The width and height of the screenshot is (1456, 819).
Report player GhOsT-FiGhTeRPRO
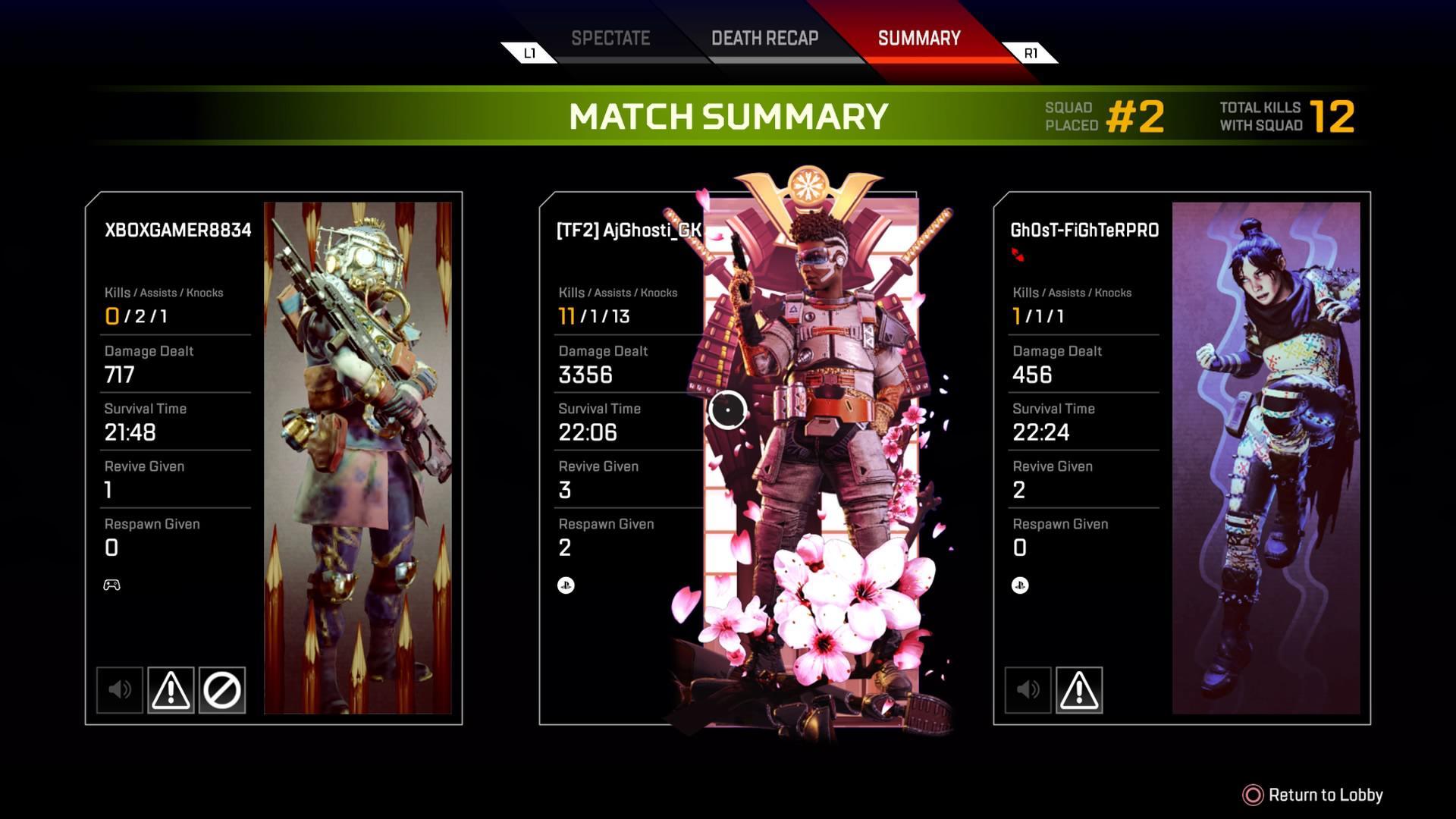coord(1078,690)
